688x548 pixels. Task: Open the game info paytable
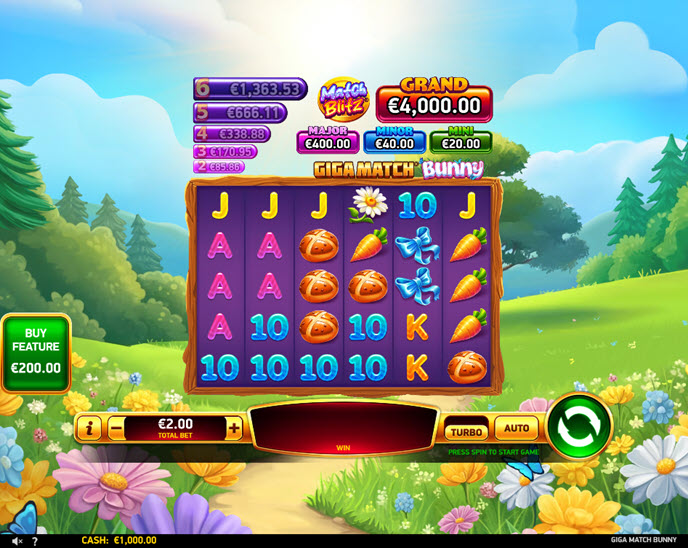(90, 429)
